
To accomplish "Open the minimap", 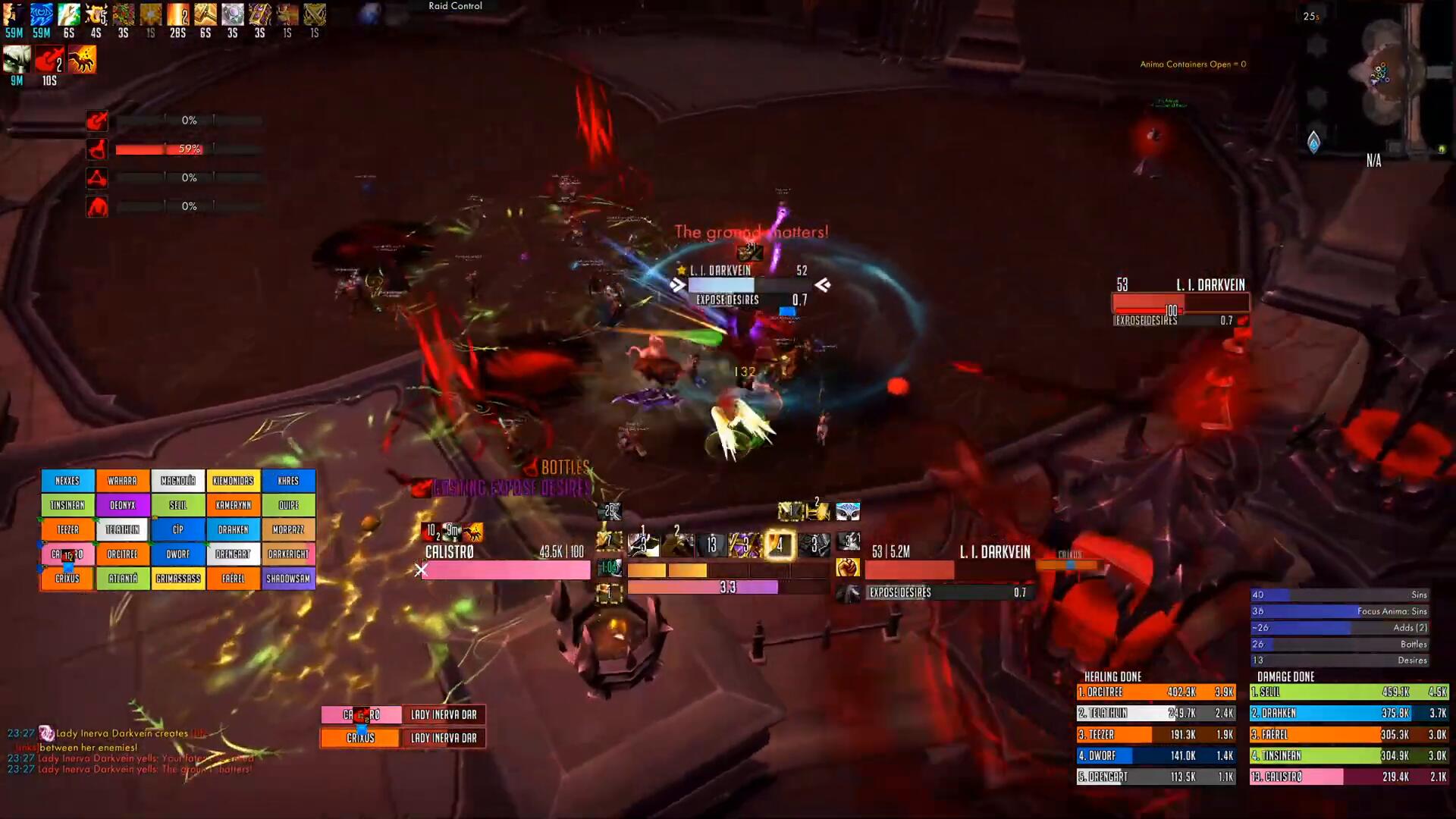I will click(1382, 76).
